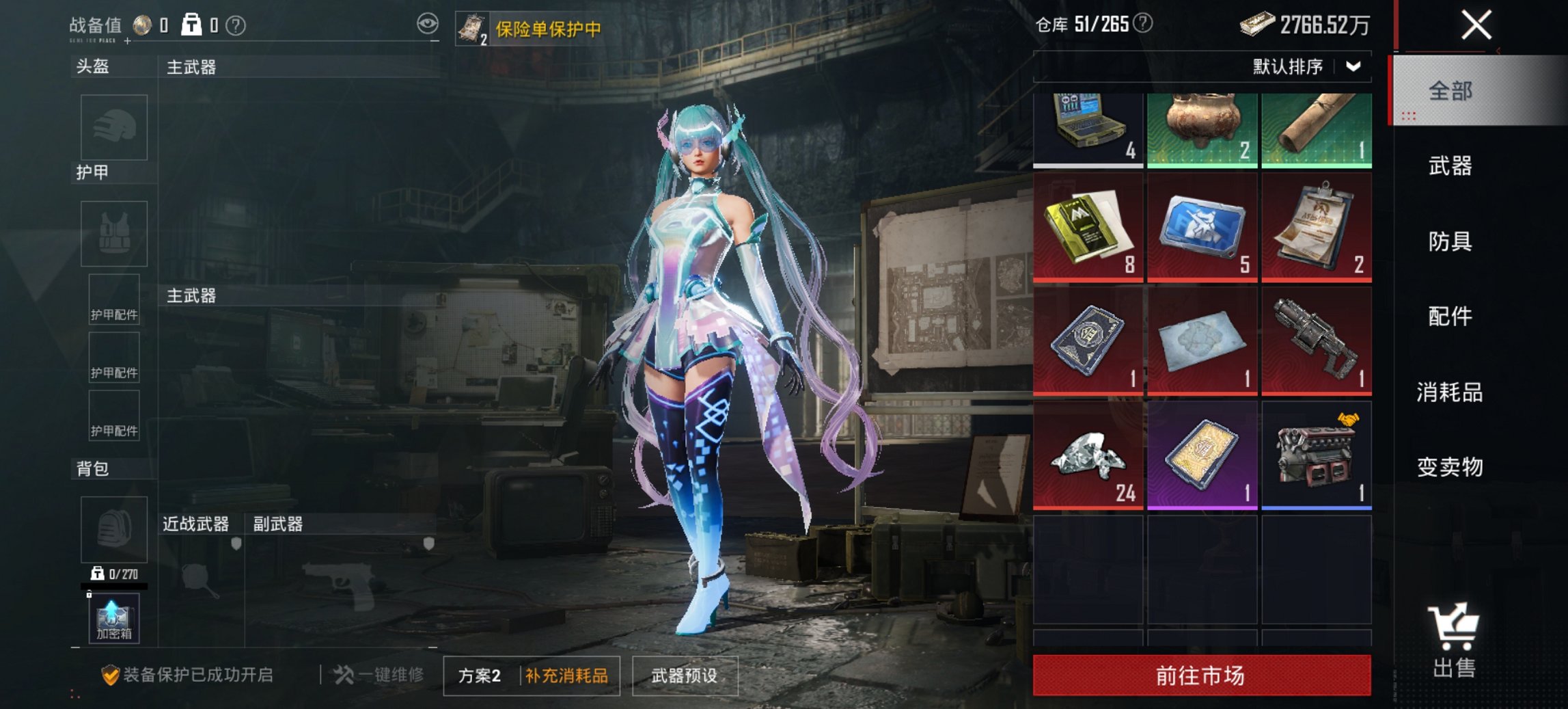The width and height of the screenshot is (1568, 709).
Task: Select 方案2 loadout plan
Action: tap(480, 674)
